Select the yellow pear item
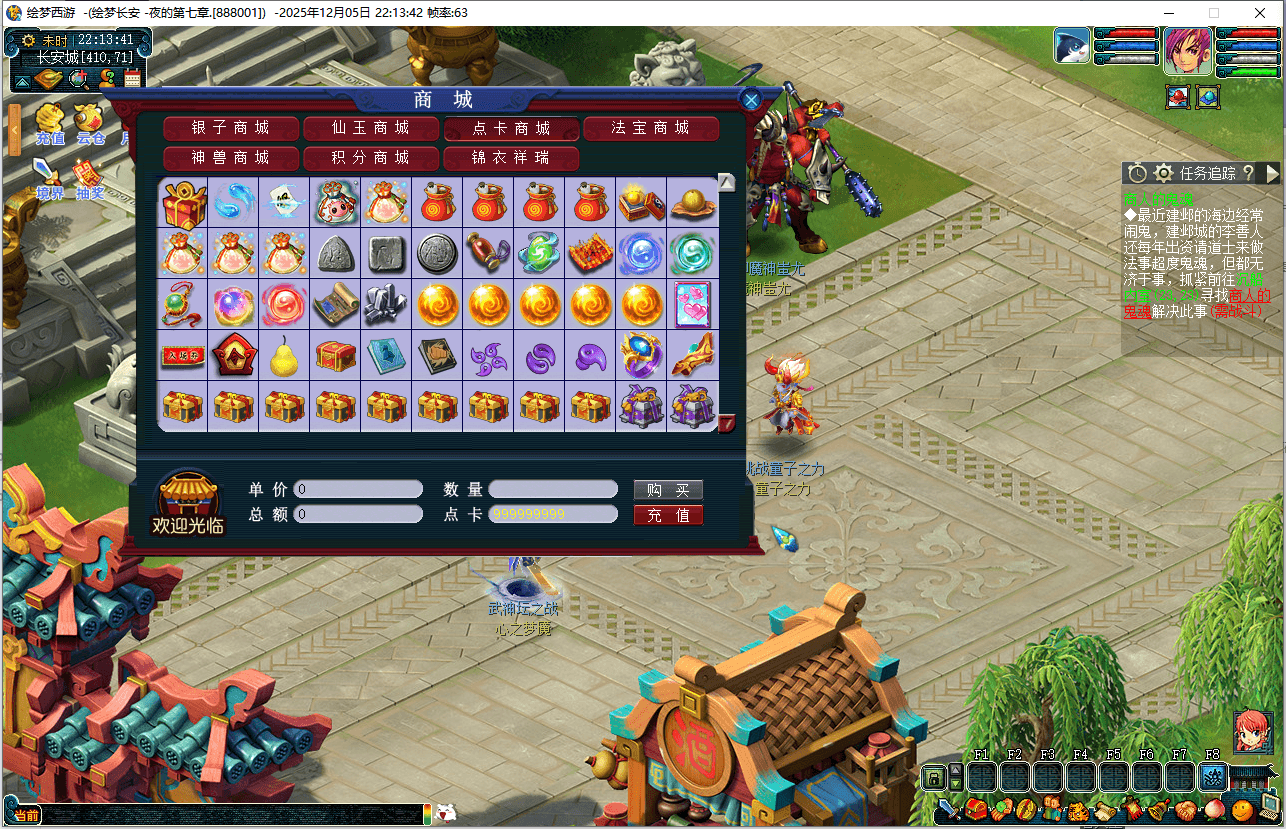Screen dimensions: 1286x829 285,355
